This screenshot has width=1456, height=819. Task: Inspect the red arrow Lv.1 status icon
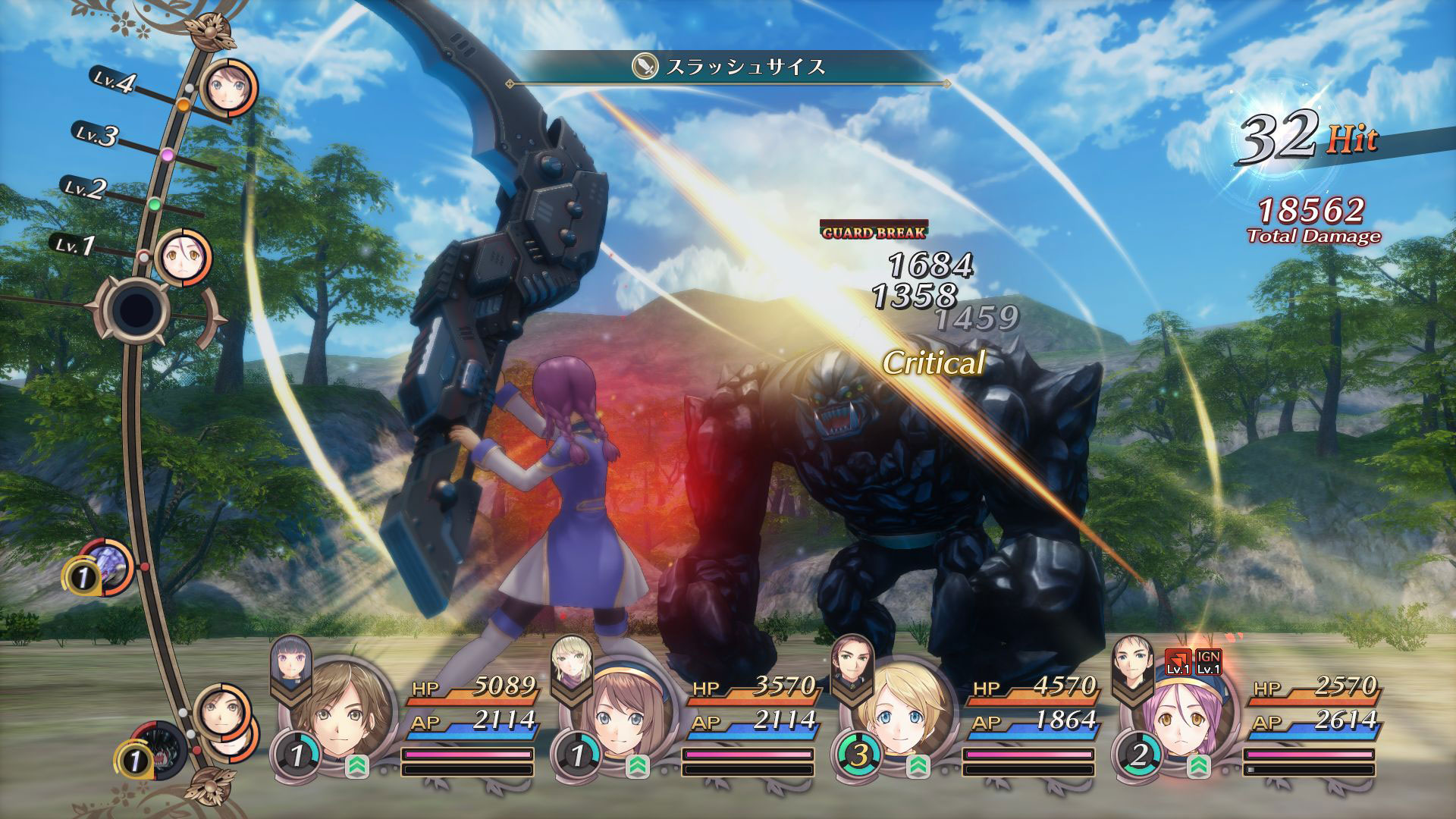coord(1178,663)
